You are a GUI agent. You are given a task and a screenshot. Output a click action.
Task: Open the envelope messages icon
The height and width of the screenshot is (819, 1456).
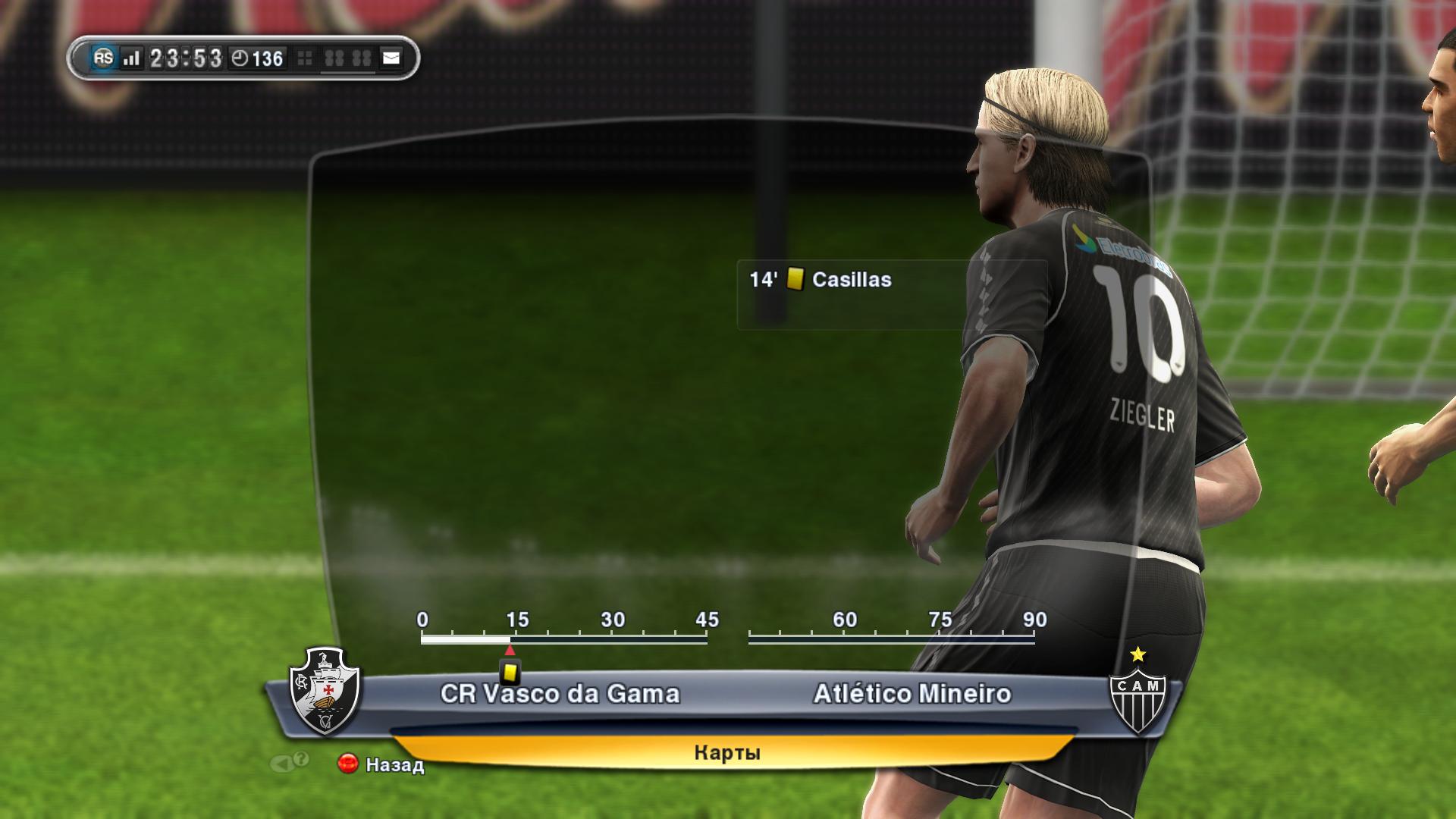click(x=391, y=58)
